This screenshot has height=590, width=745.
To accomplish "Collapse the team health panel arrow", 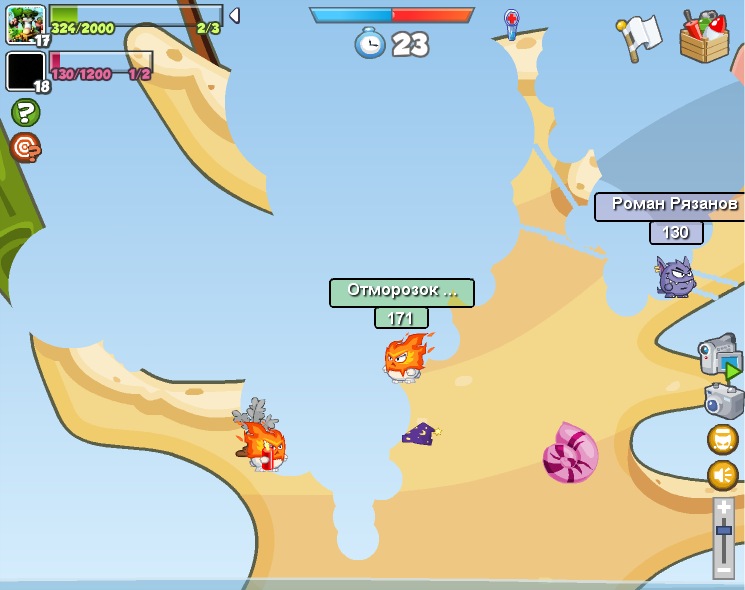I will [233, 15].
